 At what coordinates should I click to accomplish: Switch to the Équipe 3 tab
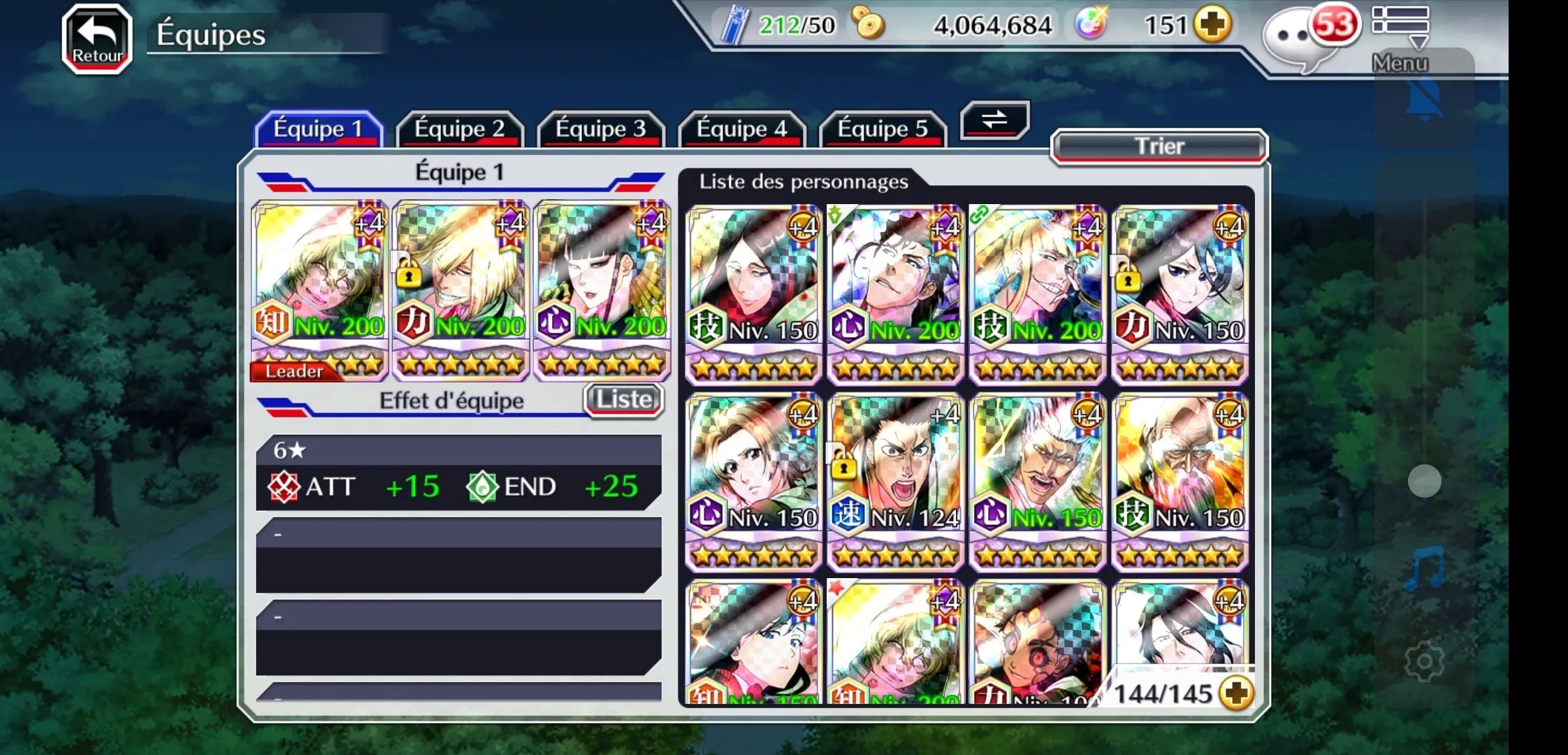[600, 129]
